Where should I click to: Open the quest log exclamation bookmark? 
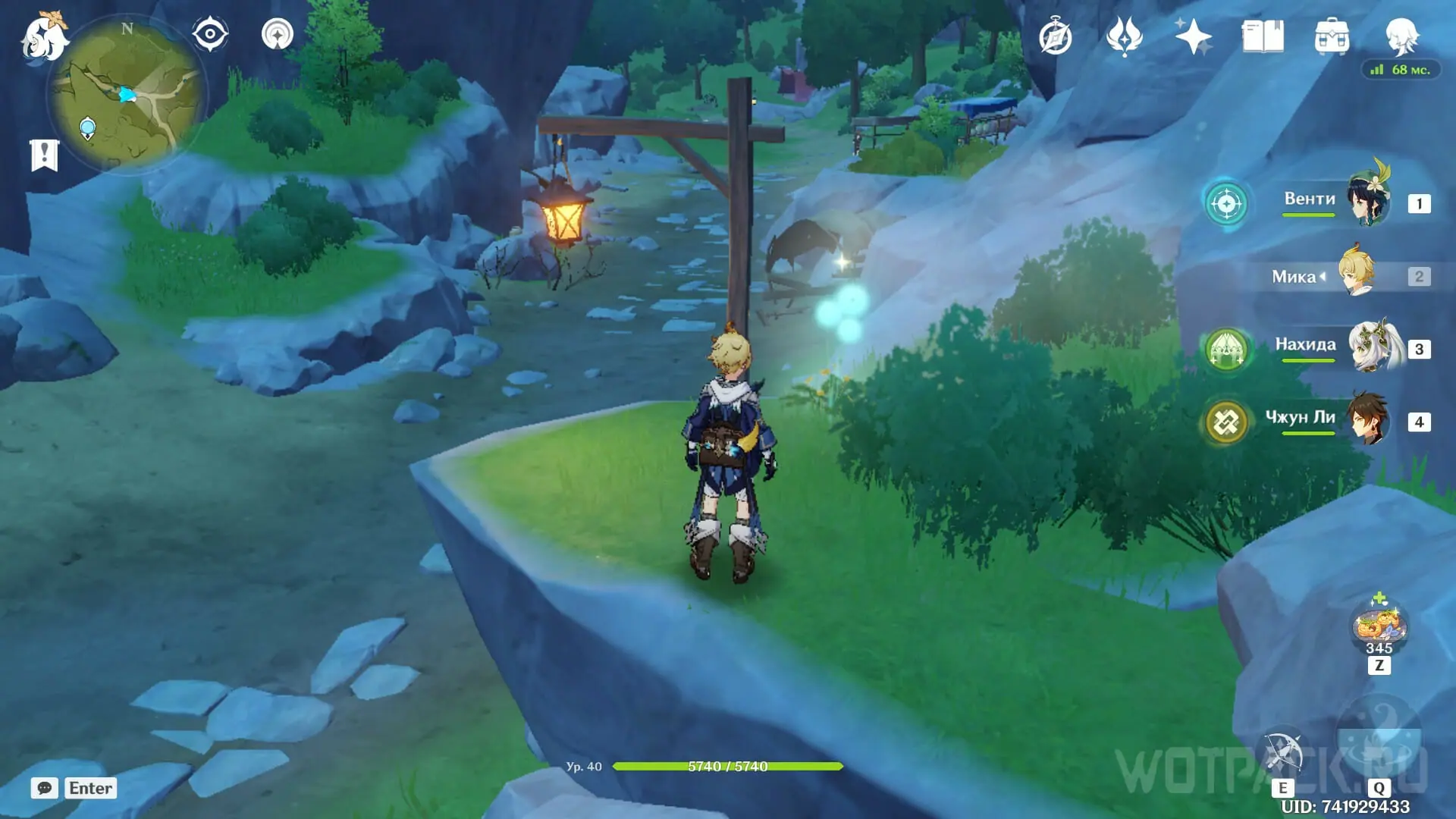[x=44, y=155]
